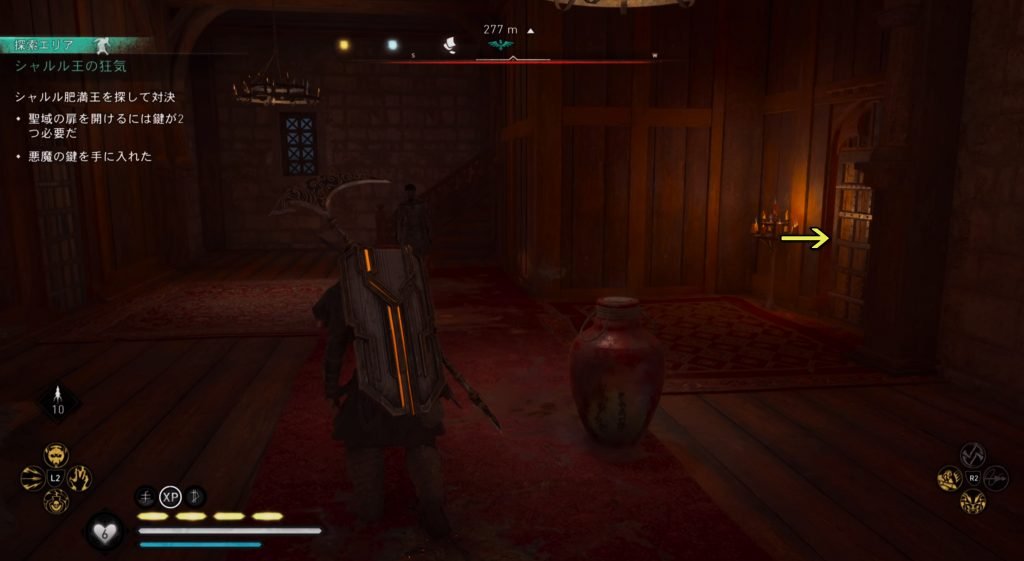The image size is (1024, 561).
Task: Activate the triple arrow ranged ability
Action: pyautogui.click(x=33, y=478)
